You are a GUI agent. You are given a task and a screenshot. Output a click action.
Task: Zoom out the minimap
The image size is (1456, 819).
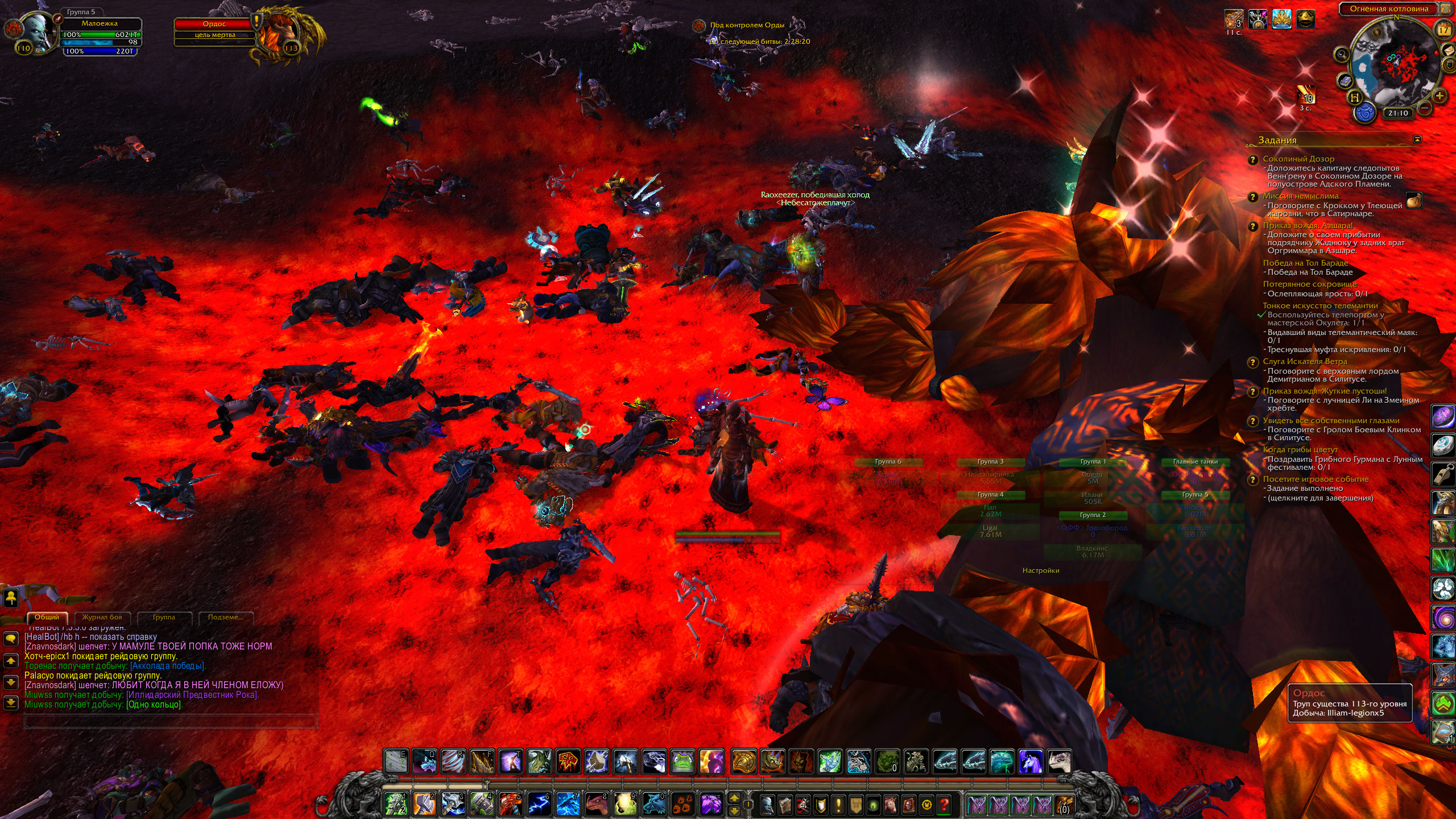tap(1425, 107)
